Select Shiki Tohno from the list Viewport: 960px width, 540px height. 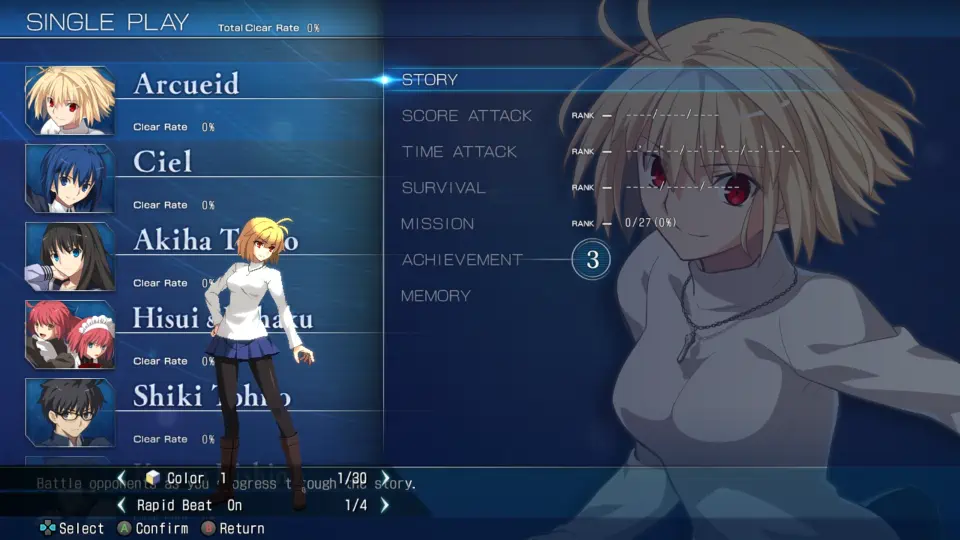[x=170, y=396]
